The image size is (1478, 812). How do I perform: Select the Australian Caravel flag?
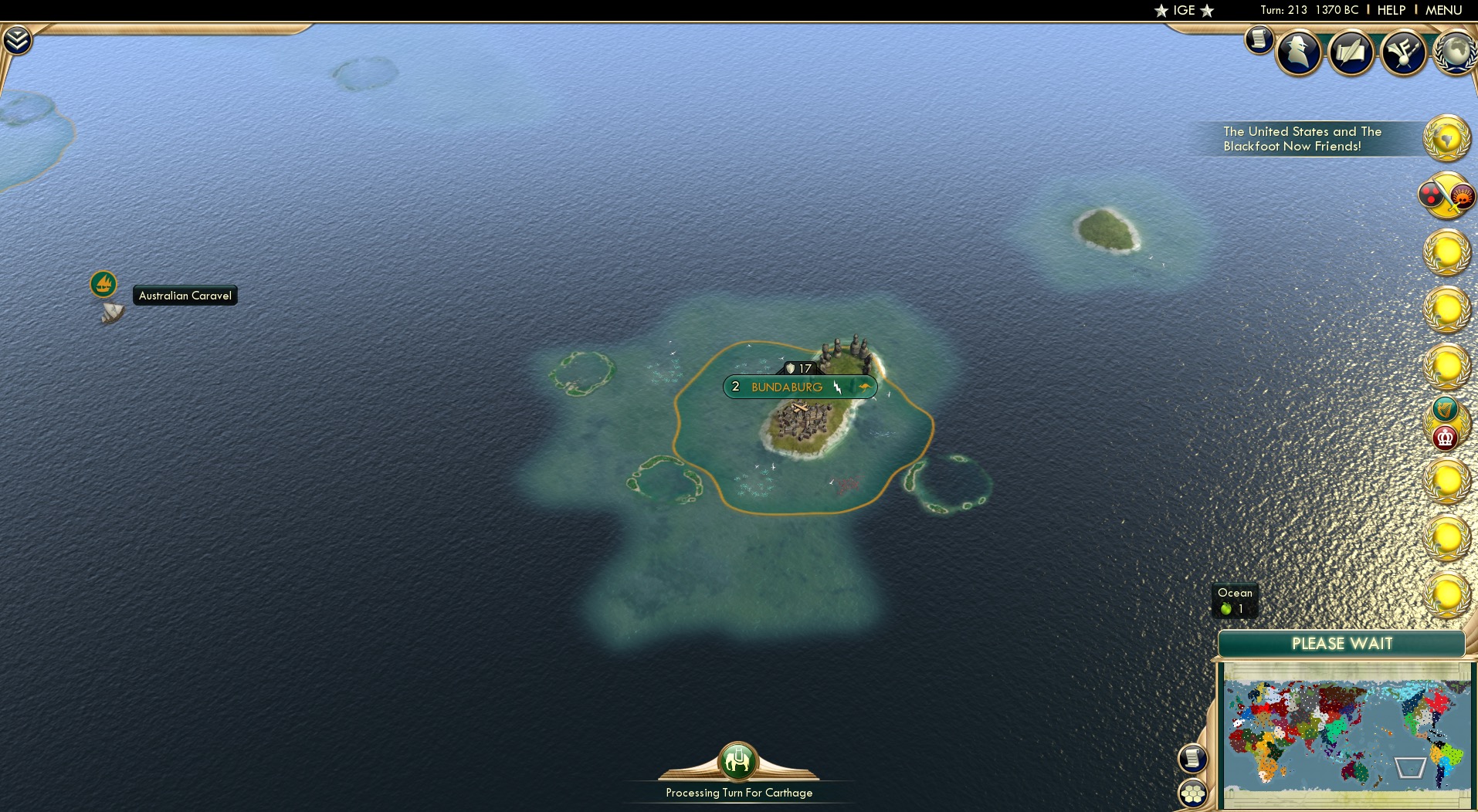(104, 284)
